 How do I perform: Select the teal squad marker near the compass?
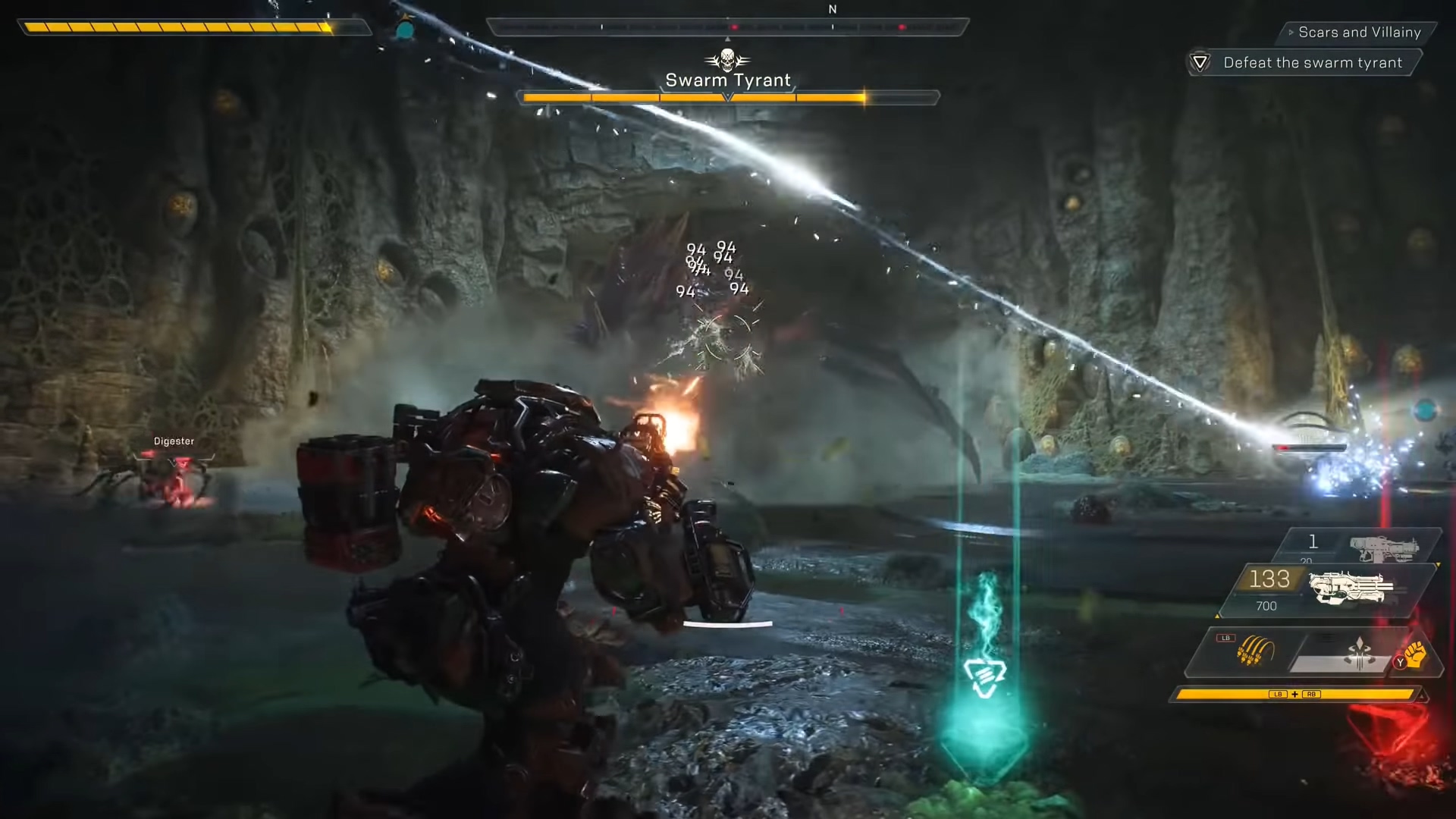pyautogui.click(x=406, y=30)
